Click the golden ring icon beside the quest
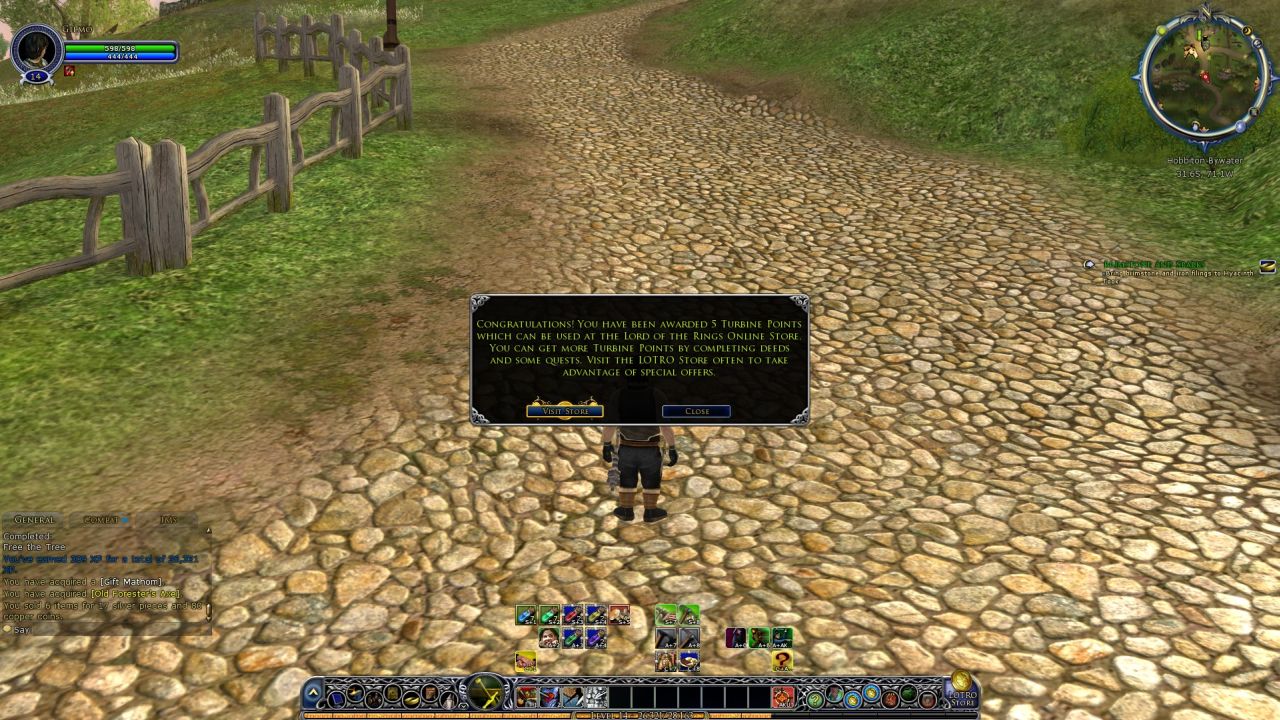 point(1267,266)
